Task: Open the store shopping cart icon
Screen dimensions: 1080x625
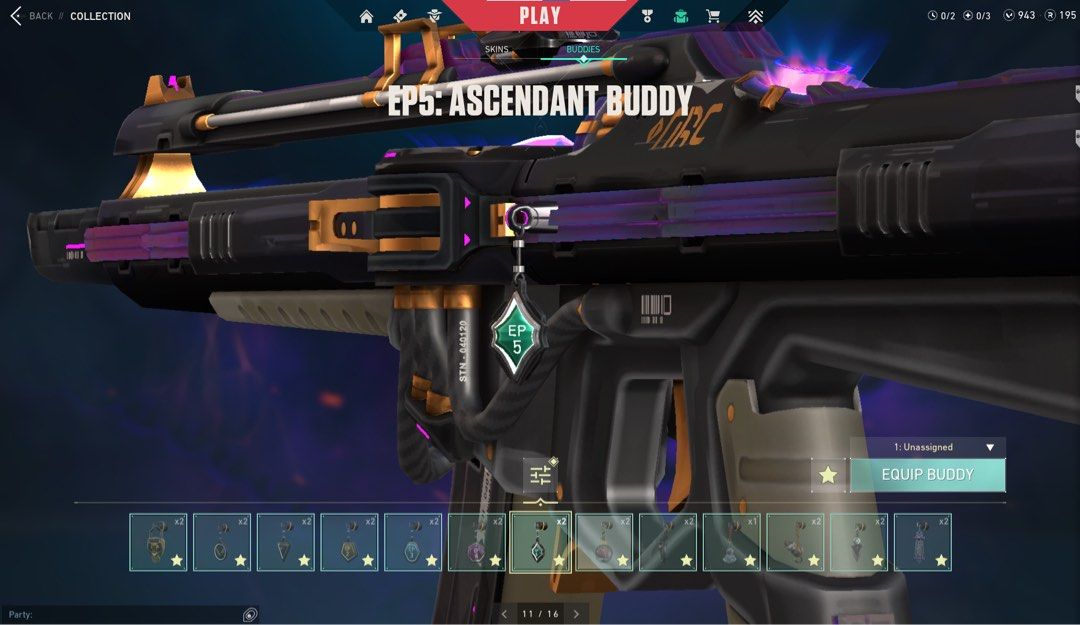Action: pyautogui.click(x=713, y=16)
